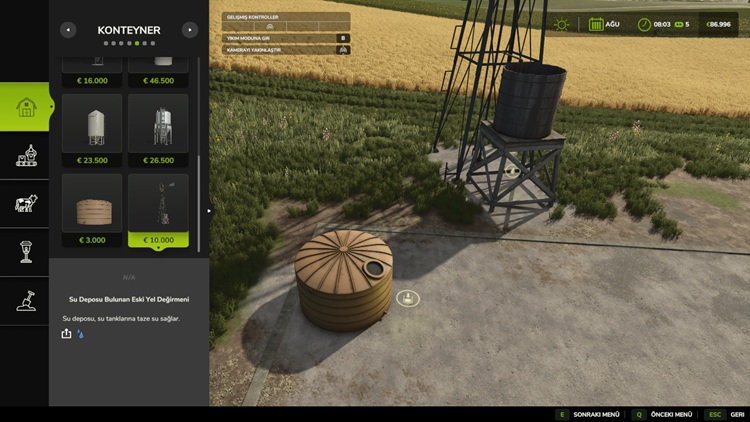Switch to the cow animals category

[x=25, y=203]
